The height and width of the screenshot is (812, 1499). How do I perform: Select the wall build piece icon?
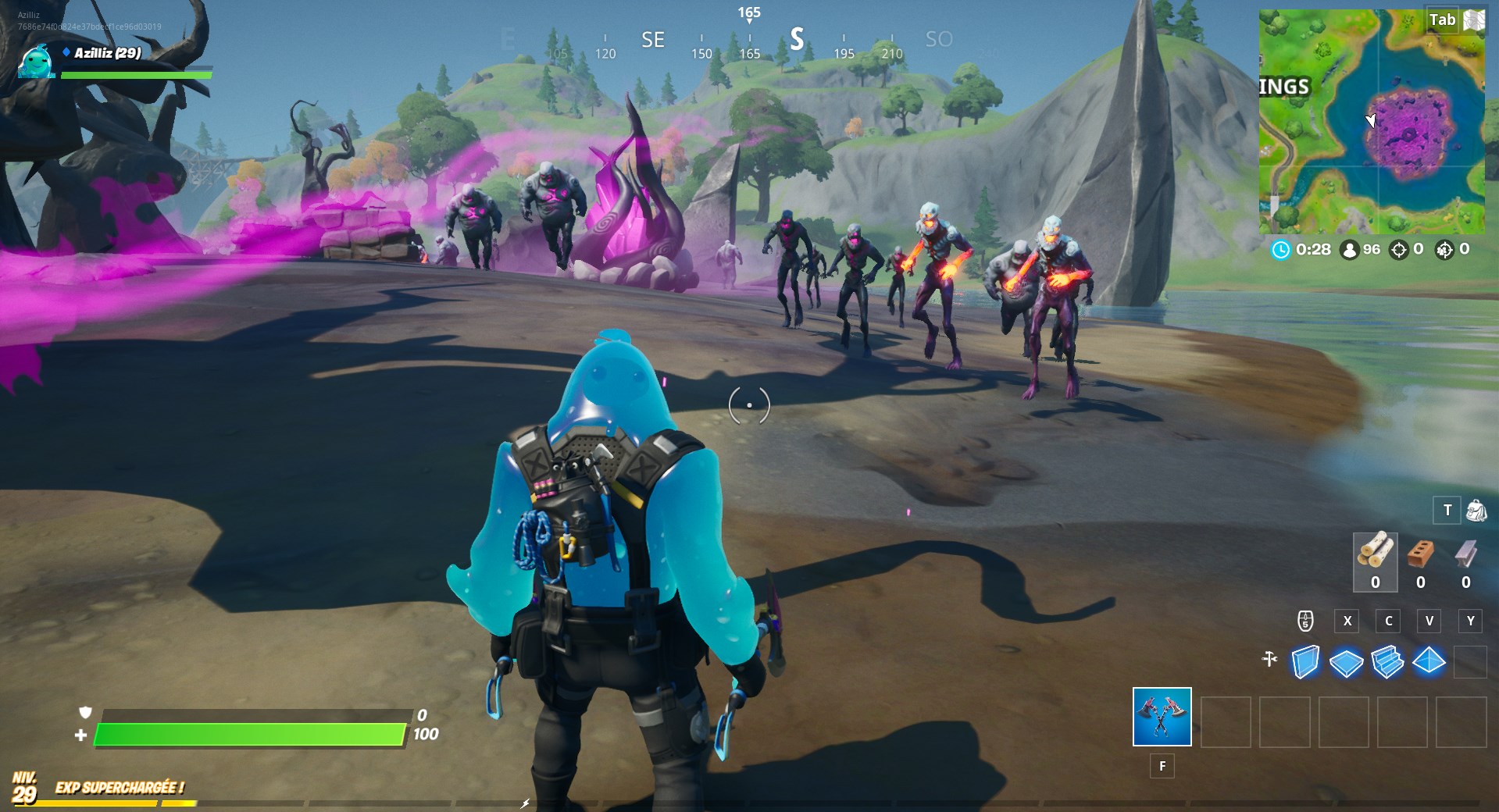[1306, 662]
